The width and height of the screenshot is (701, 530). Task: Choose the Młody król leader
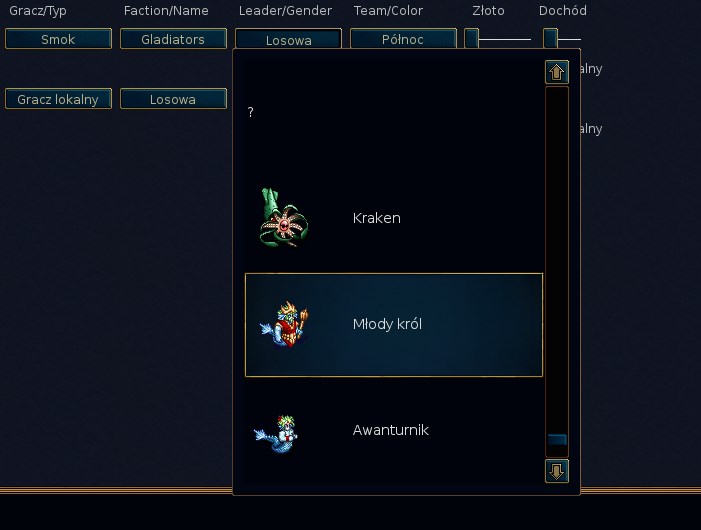[x=393, y=325]
